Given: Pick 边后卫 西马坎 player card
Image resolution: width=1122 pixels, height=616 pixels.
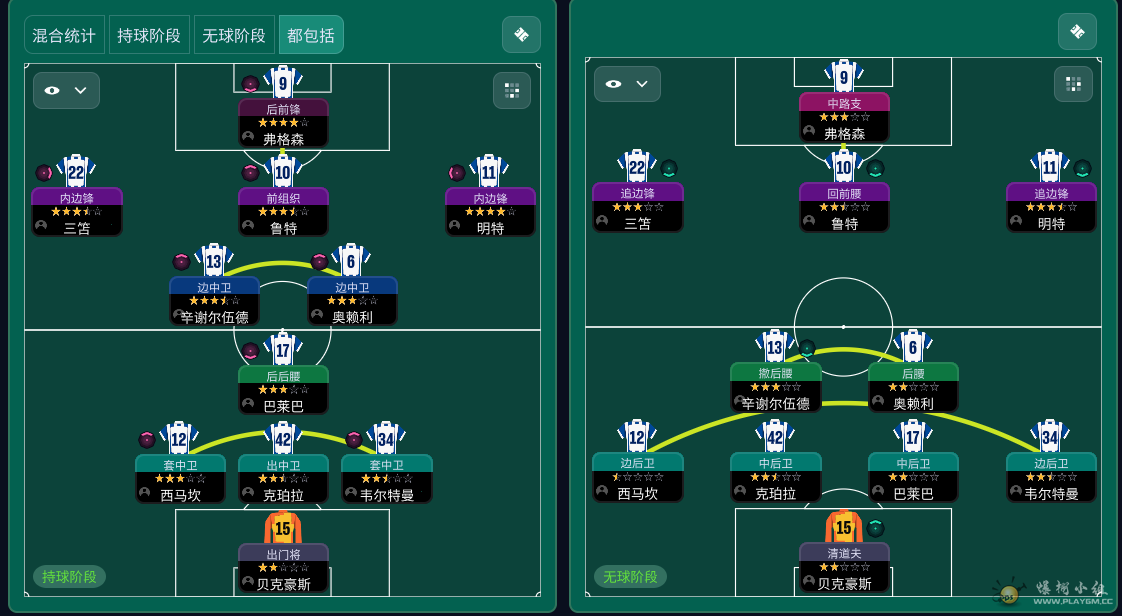Looking at the screenshot, I should click(x=638, y=477).
